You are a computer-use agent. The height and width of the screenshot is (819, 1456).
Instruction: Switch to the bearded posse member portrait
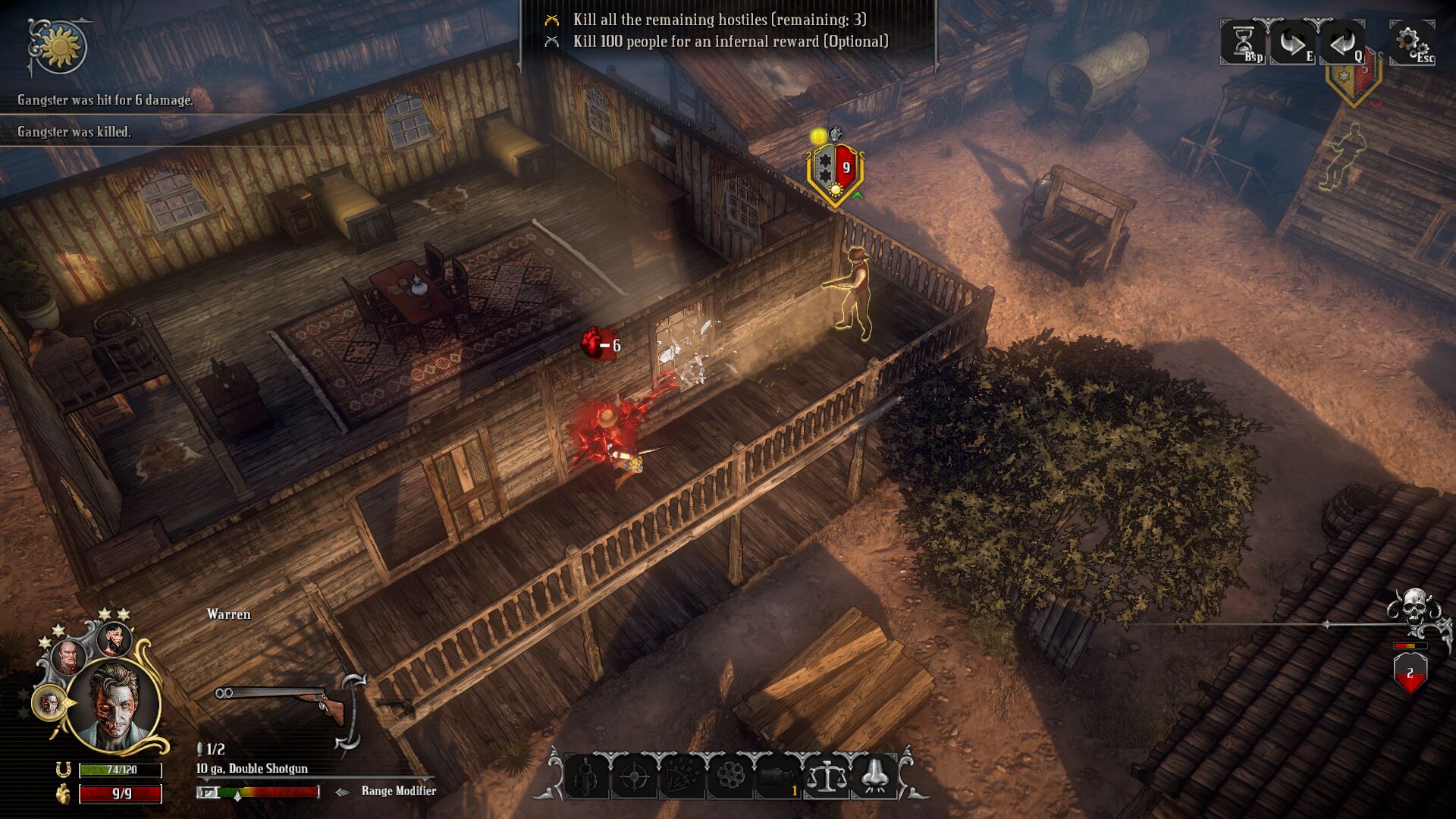coord(115,639)
